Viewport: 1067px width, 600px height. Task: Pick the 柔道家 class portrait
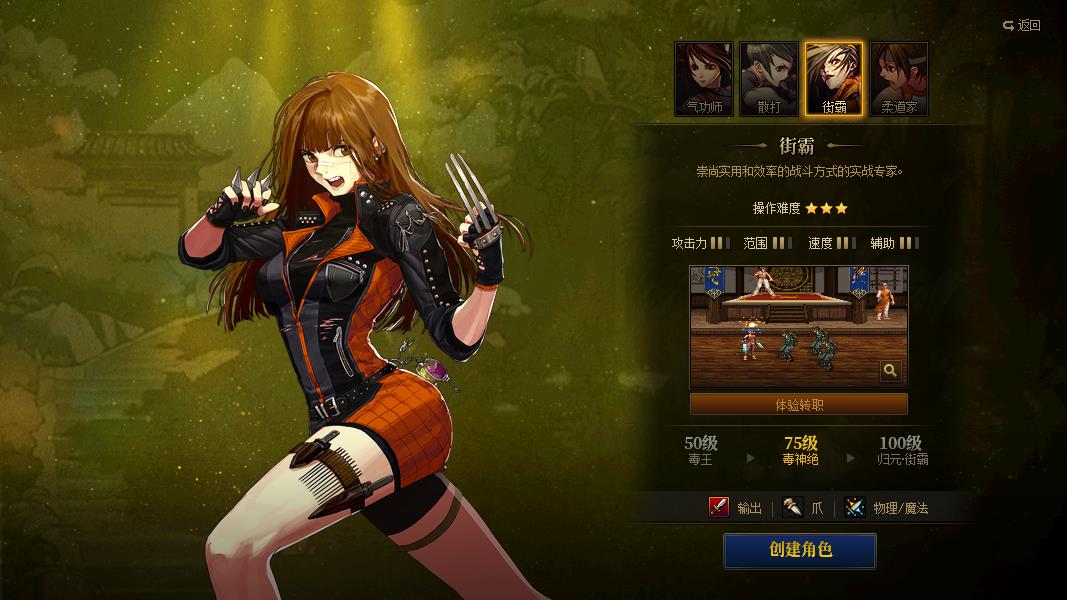pos(899,78)
